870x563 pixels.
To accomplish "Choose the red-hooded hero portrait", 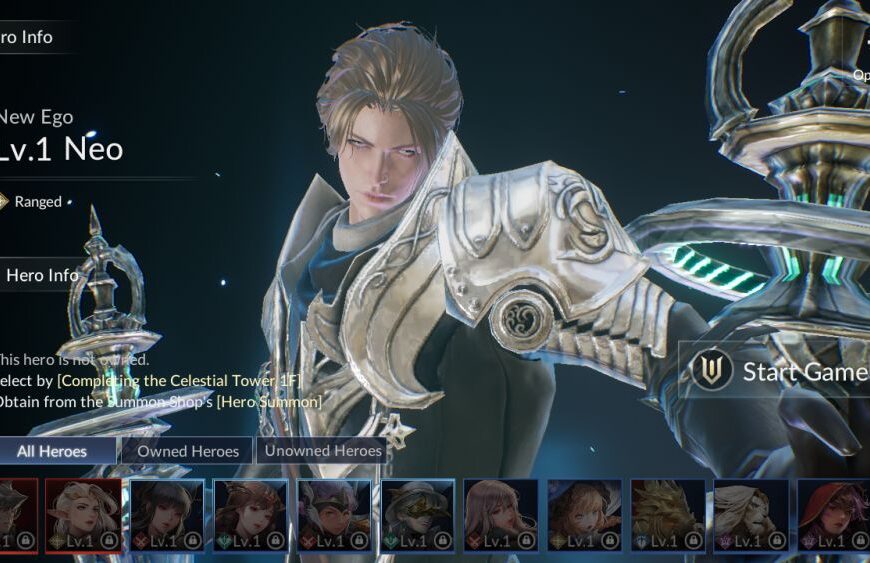I will [832, 515].
